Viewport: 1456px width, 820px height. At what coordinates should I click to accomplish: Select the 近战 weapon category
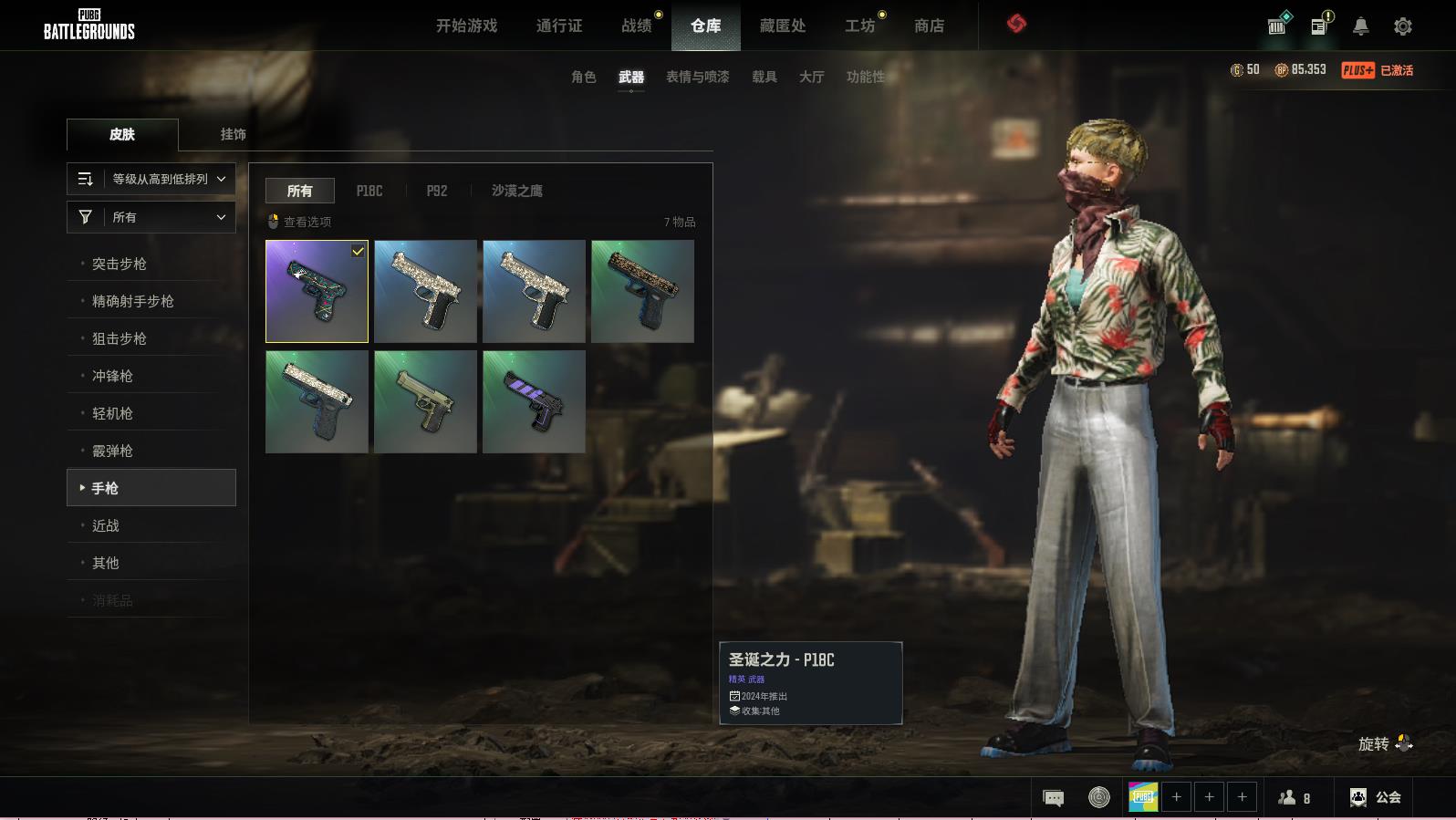(106, 525)
